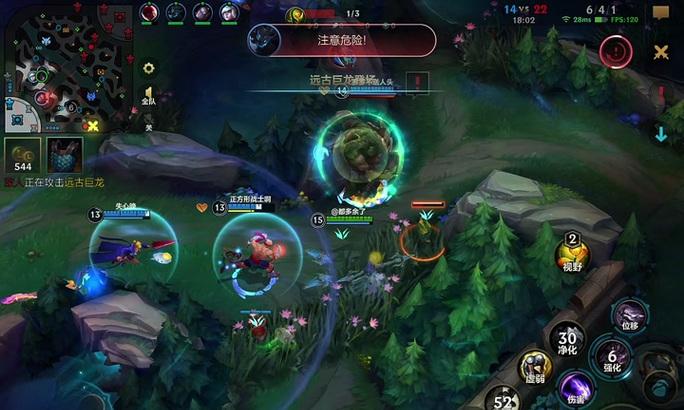Send the crossed-swords attack ping
The height and width of the screenshot is (410, 684).
661,52
